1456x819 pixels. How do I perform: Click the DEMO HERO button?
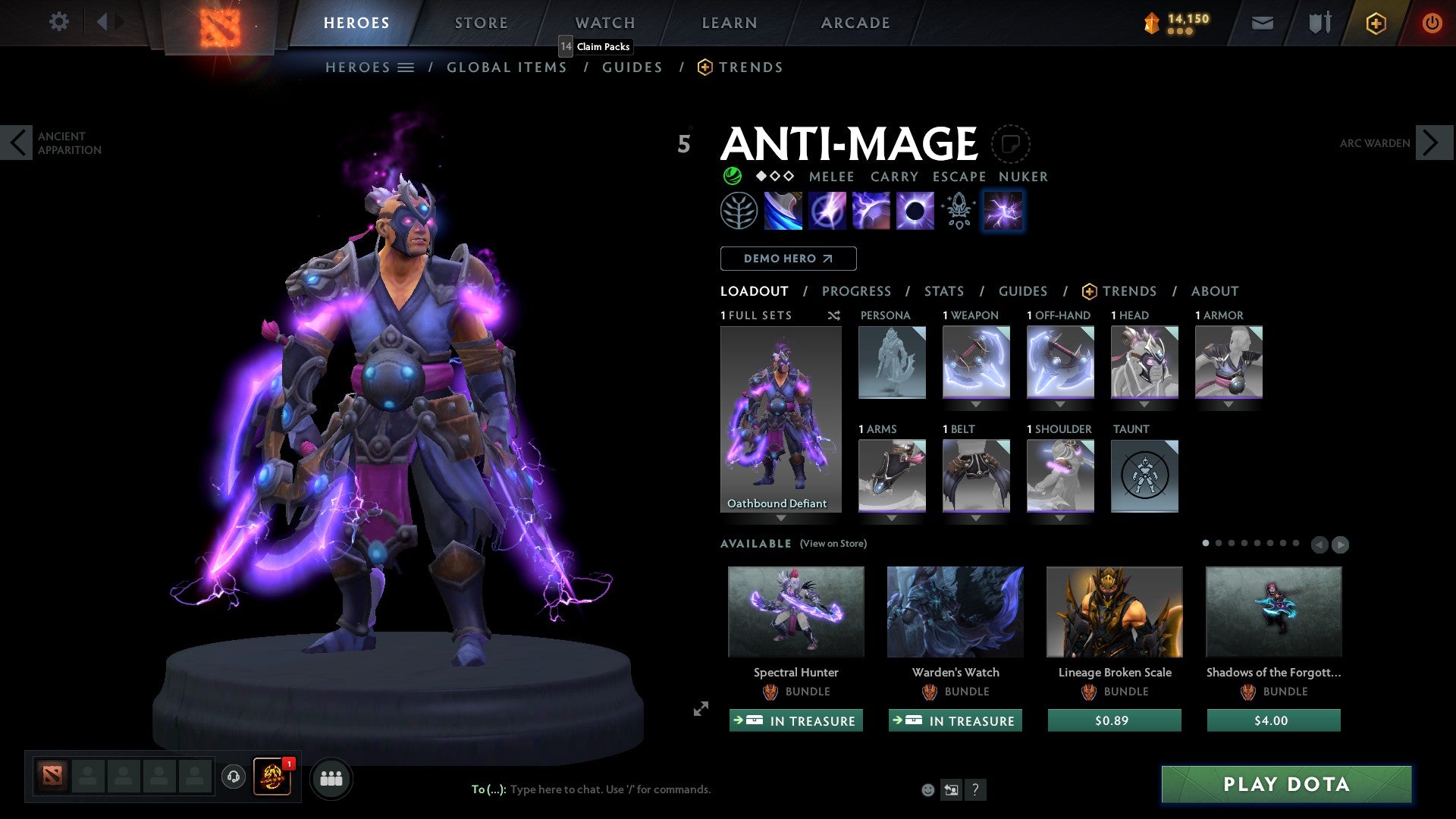tap(788, 258)
